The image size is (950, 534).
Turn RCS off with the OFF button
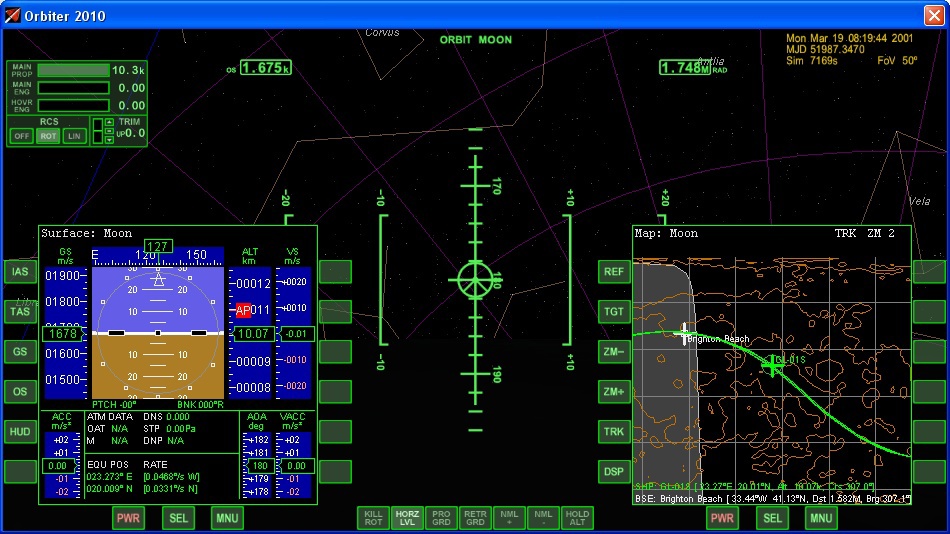coord(21,136)
